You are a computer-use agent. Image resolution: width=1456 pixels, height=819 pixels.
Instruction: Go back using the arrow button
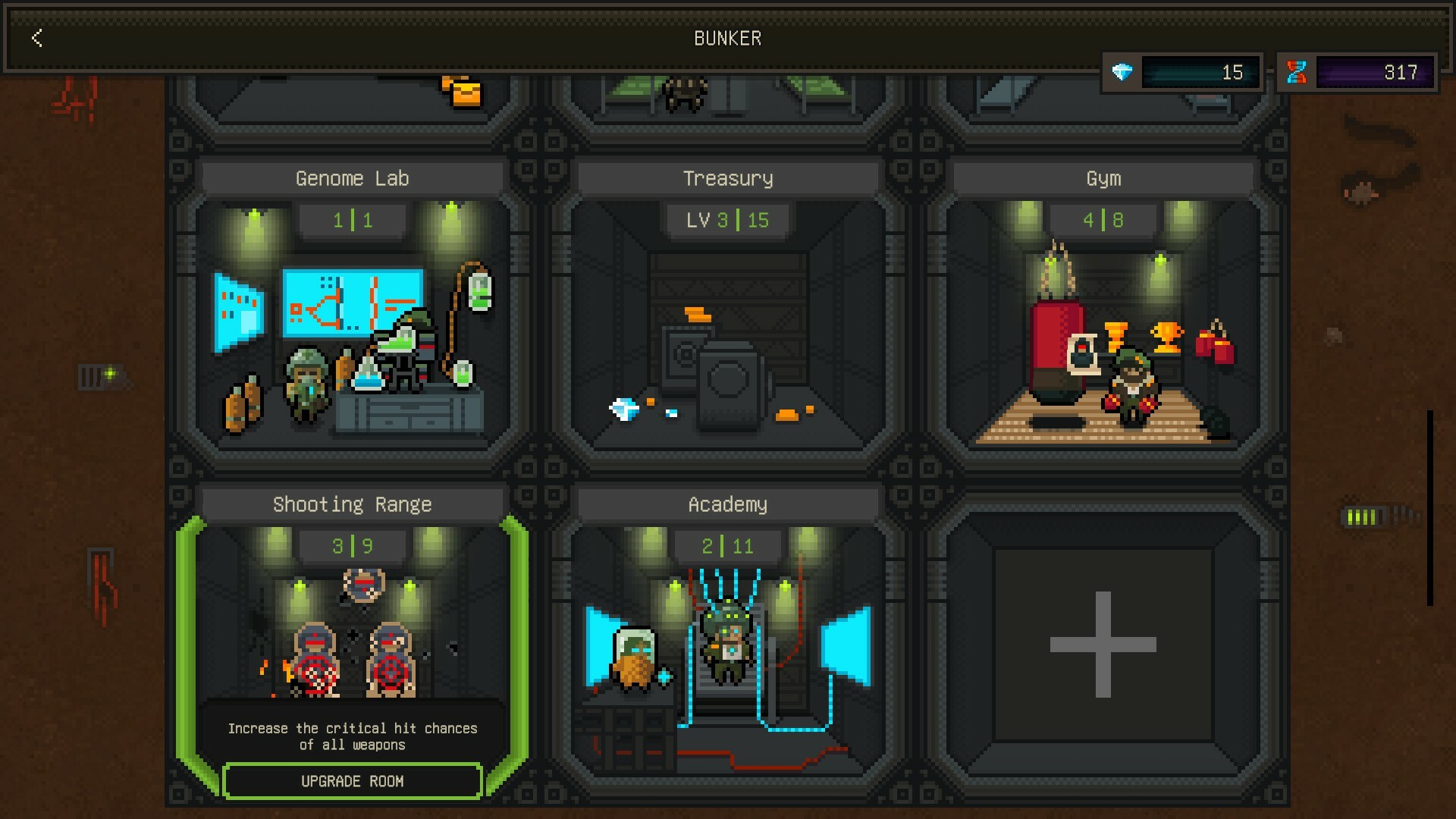(x=36, y=38)
